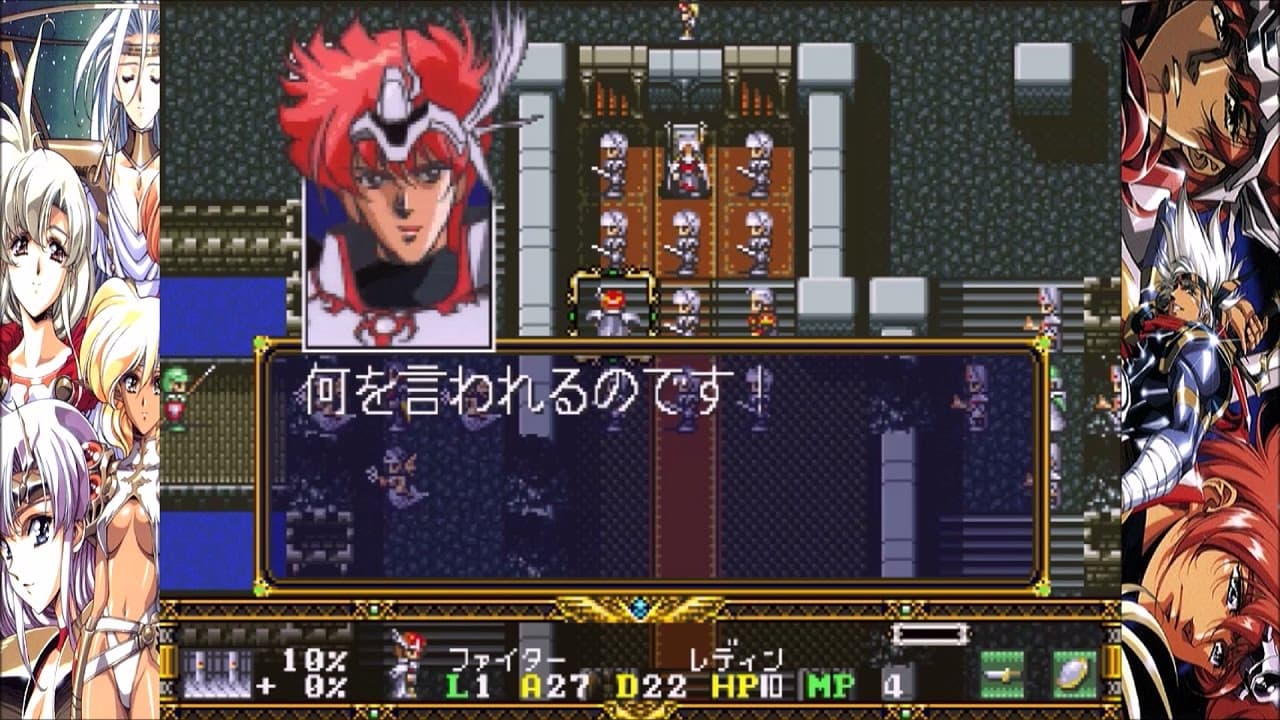Image resolution: width=1280 pixels, height=720 pixels.
Task: Select the sword item icon in the status bar
Action: pos(1000,672)
